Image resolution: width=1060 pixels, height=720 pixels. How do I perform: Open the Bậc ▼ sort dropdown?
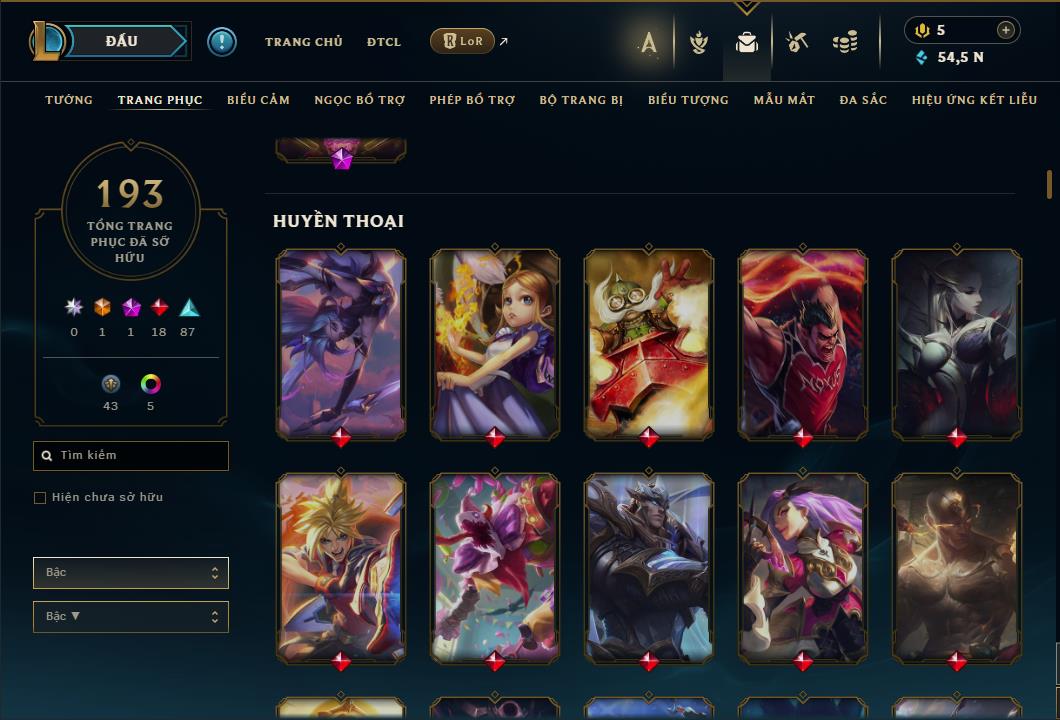pyautogui.click(x=131, y=617)
